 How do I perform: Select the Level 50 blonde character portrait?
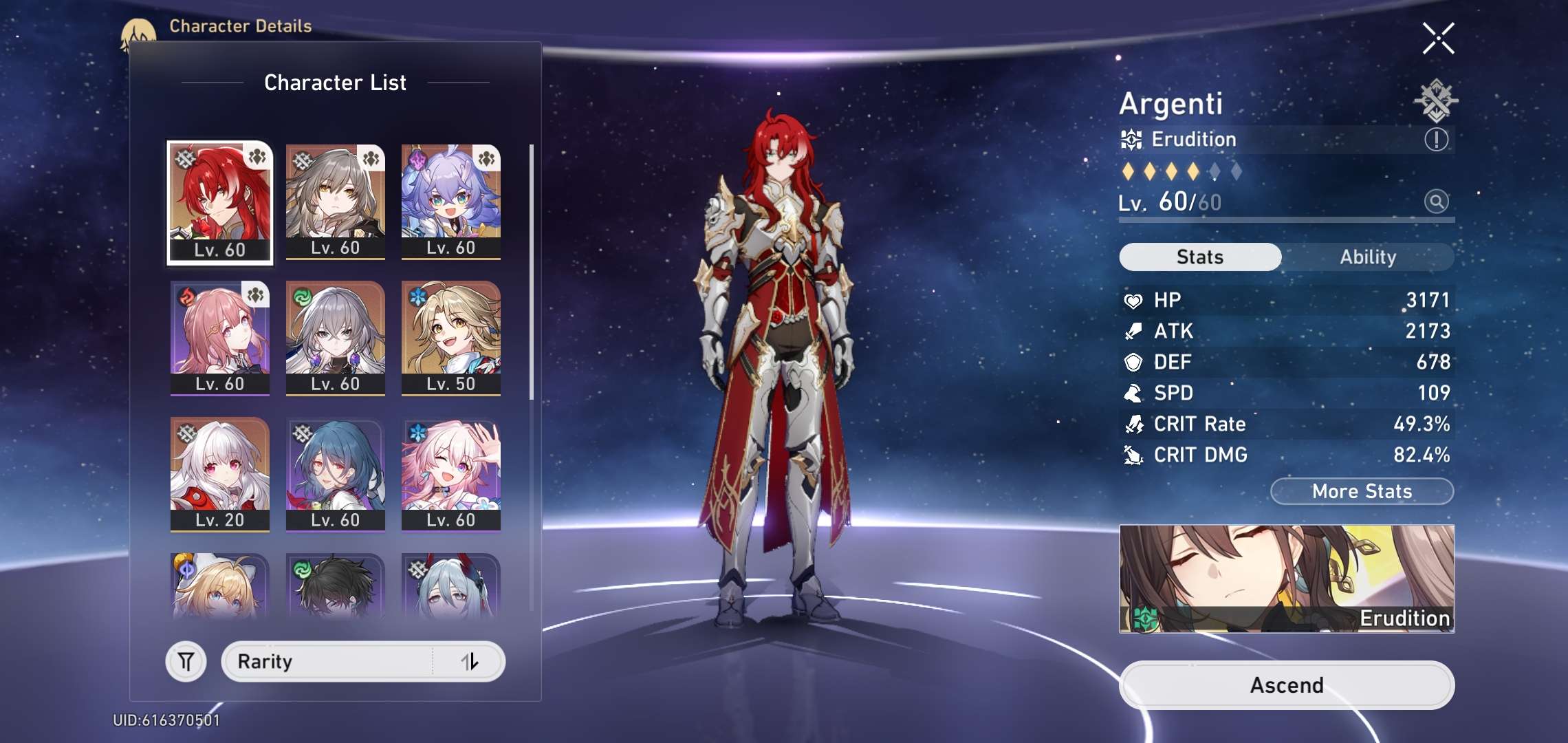click(x=450, y=337)
